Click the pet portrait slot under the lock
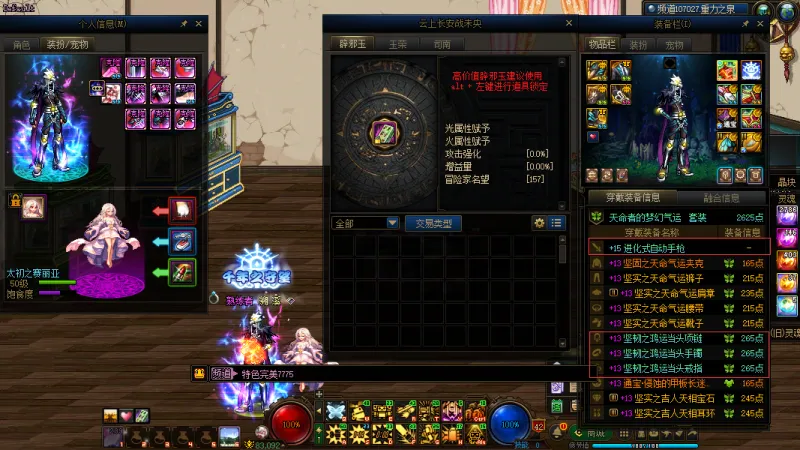Screen dimensions: 800x450 (34, 206)
